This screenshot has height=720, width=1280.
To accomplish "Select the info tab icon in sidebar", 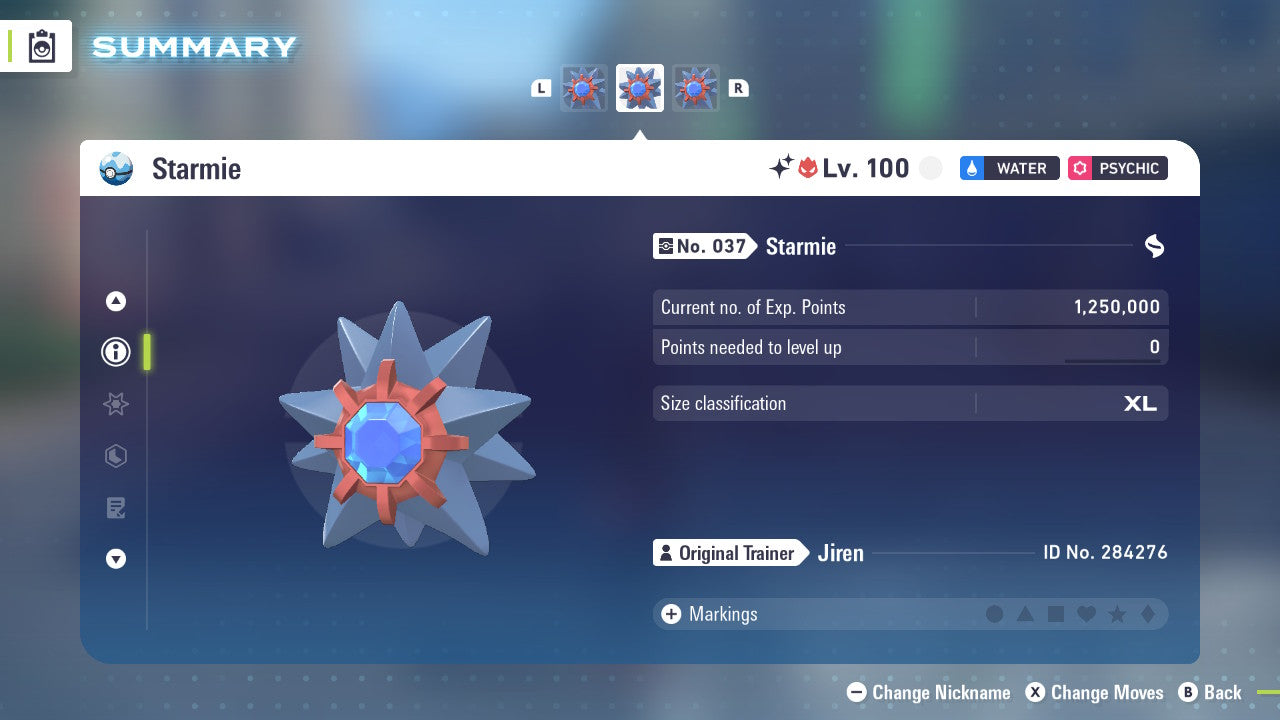I will pyautogui.click(x=116, y=351).
